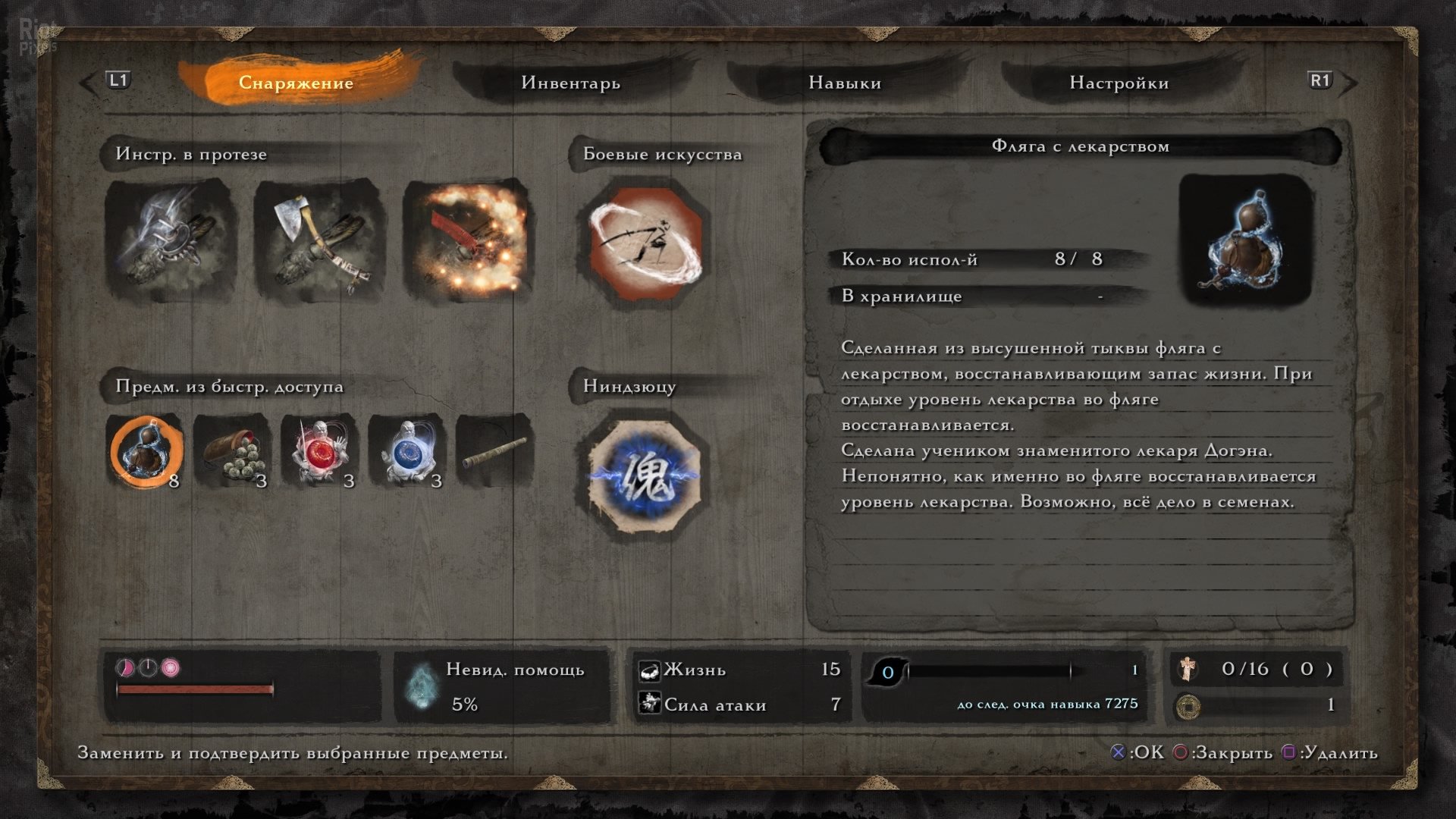1456x819 pixels.
Task: Switch to the Снаряжение tab
Action: (x=296, y=83)
